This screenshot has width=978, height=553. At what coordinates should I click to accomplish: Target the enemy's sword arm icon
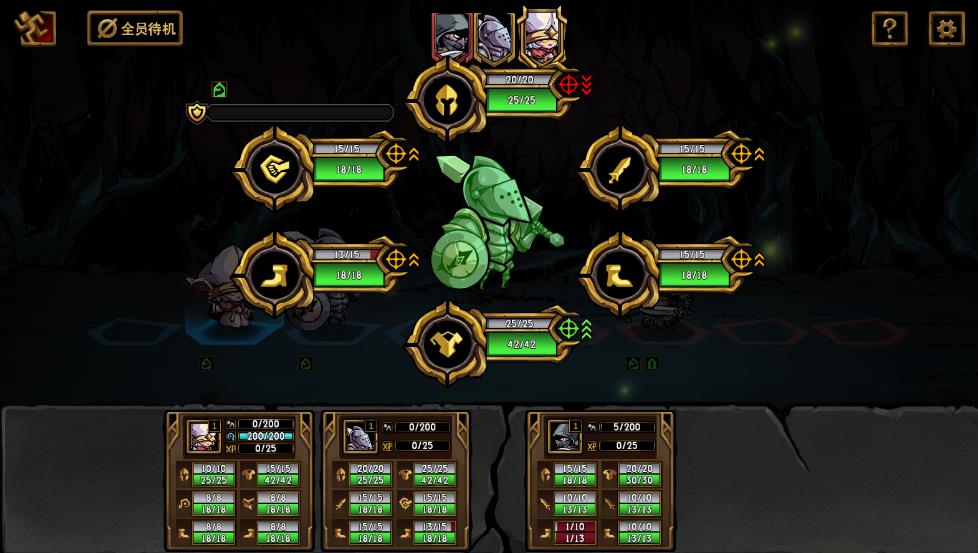619,169
